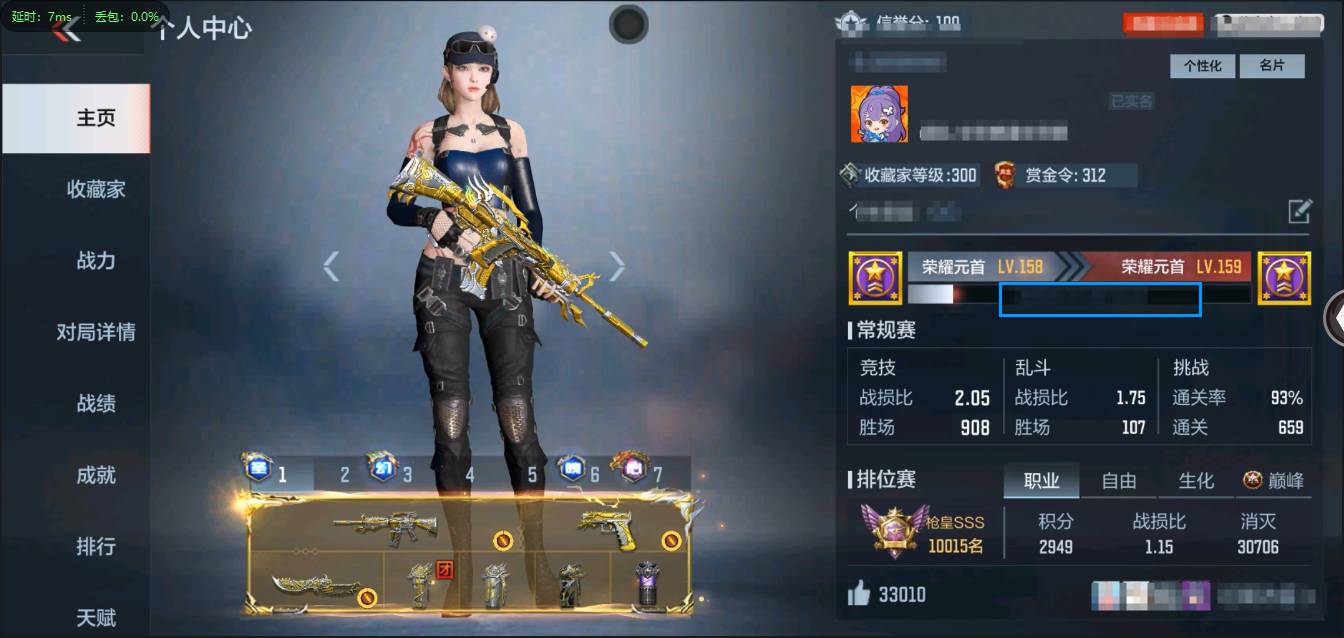Image resolution: width=1344 pixels, height=638 pixels.
Task: Open the 战力 page
Action: (96, 261)
